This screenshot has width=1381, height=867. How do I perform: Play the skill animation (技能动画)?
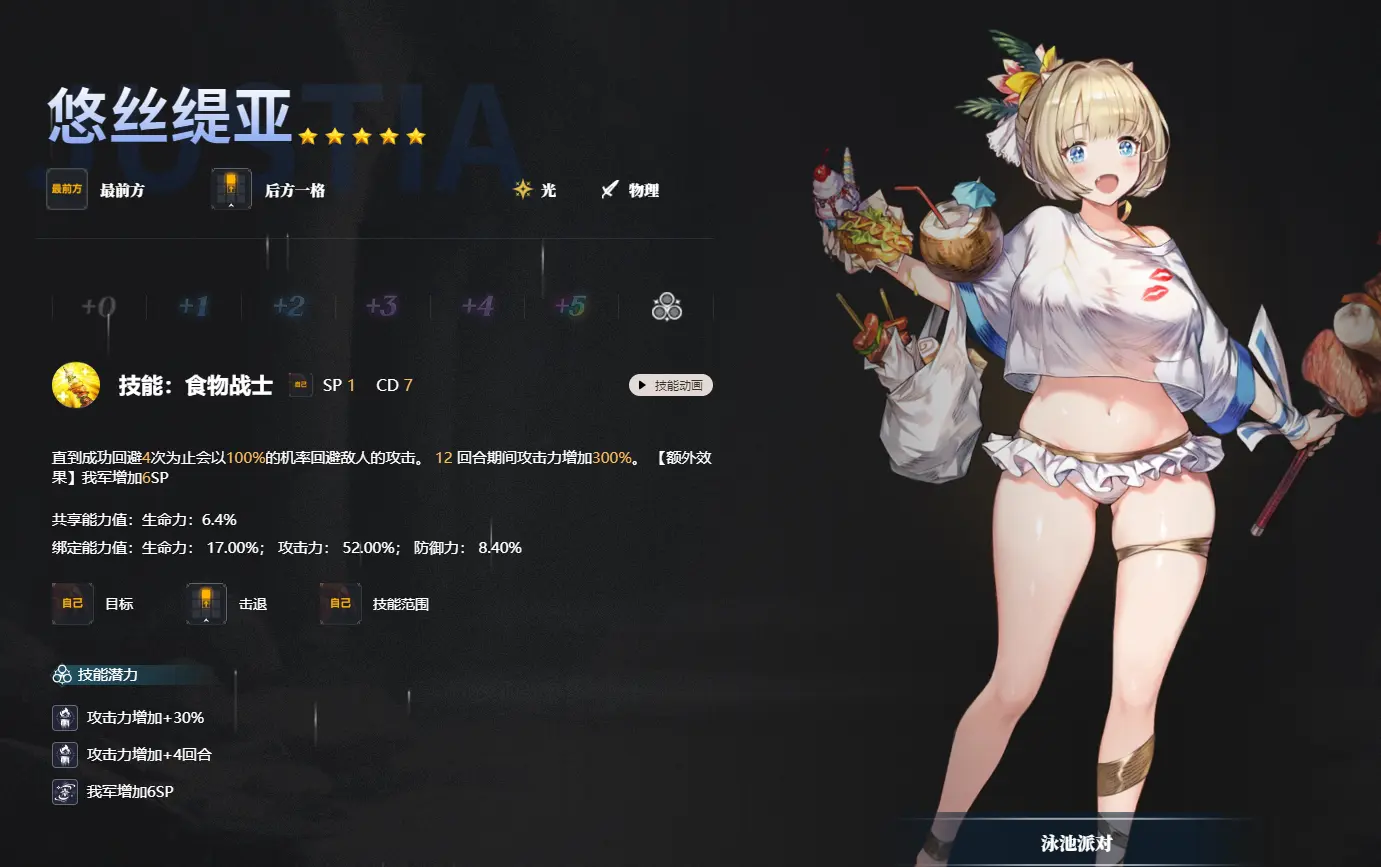coord(670,385)
